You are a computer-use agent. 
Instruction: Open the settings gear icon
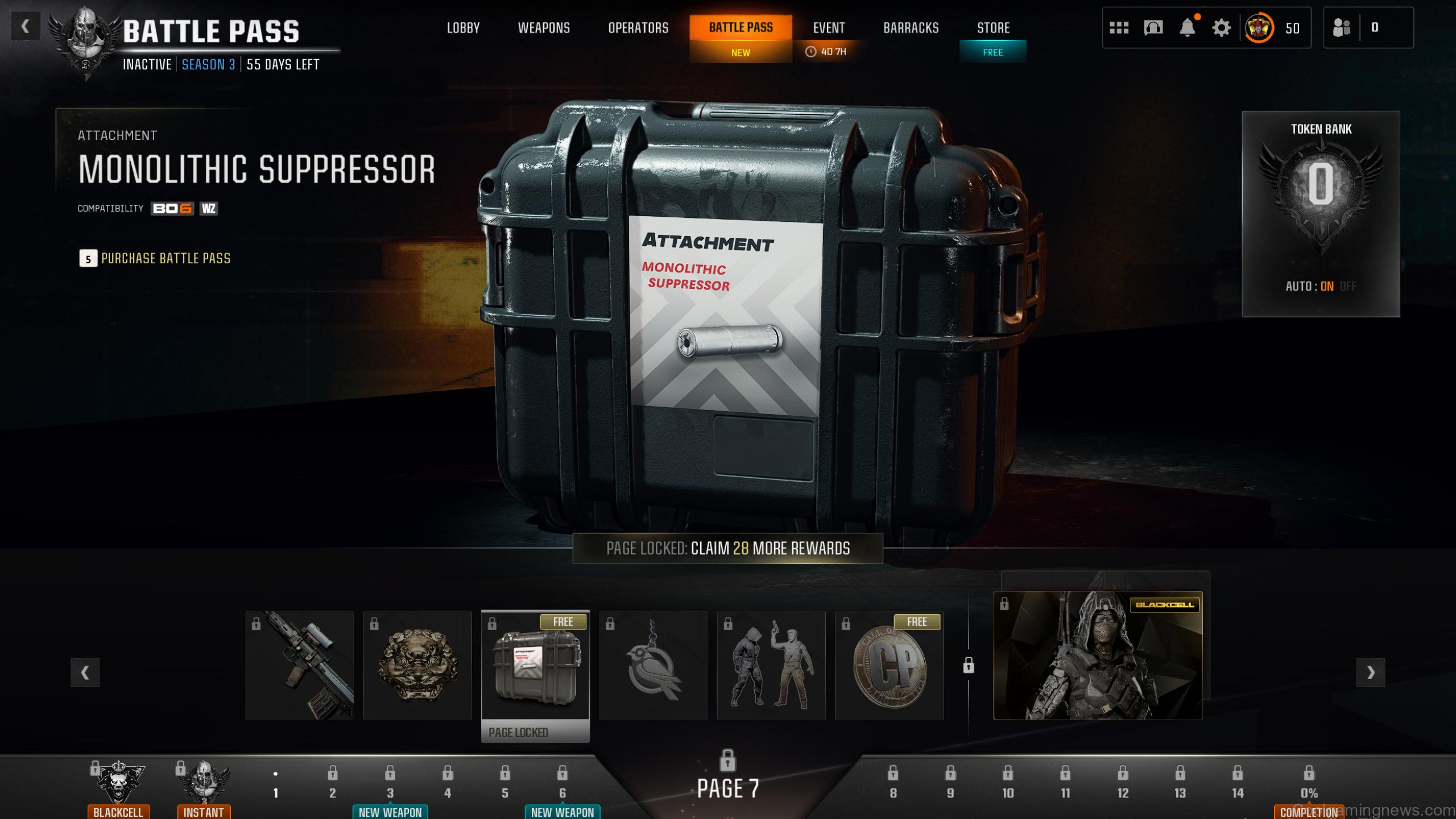click(1221, 27)
